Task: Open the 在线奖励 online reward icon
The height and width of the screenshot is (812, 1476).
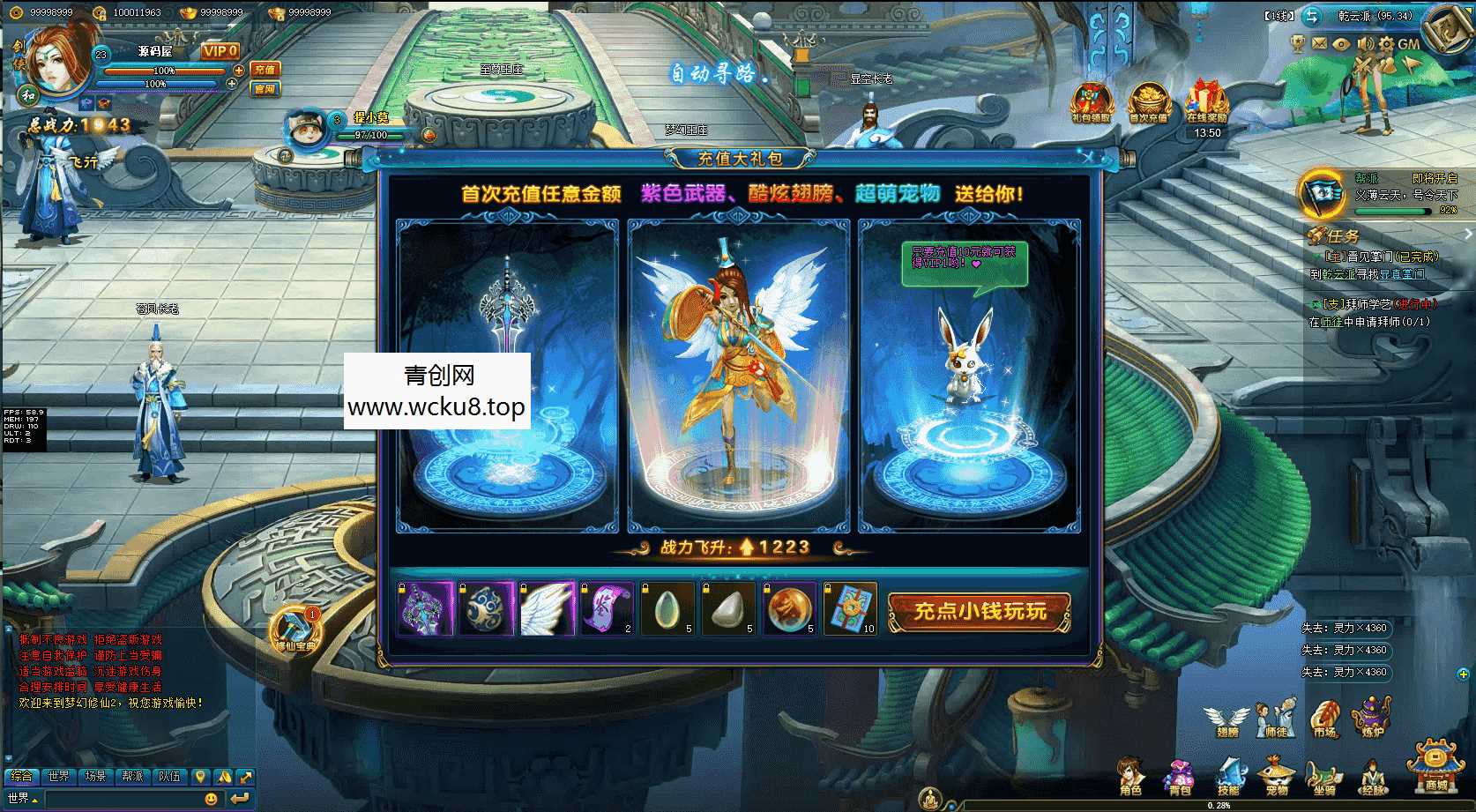Action: (1205, 104)
